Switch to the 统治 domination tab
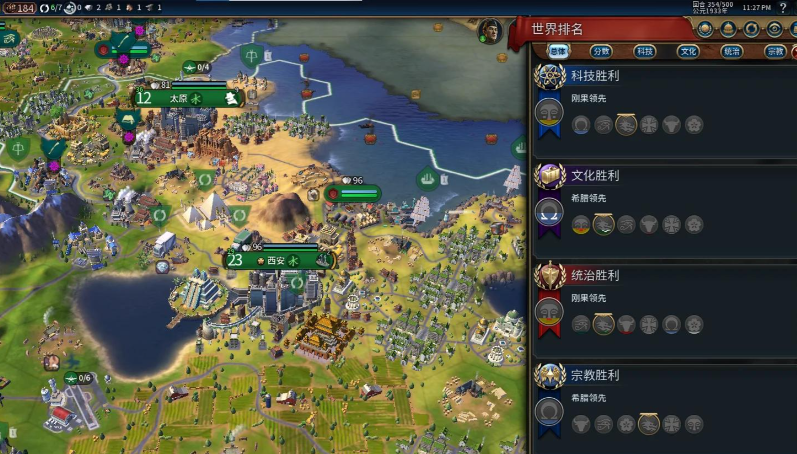 click(732, 51)
